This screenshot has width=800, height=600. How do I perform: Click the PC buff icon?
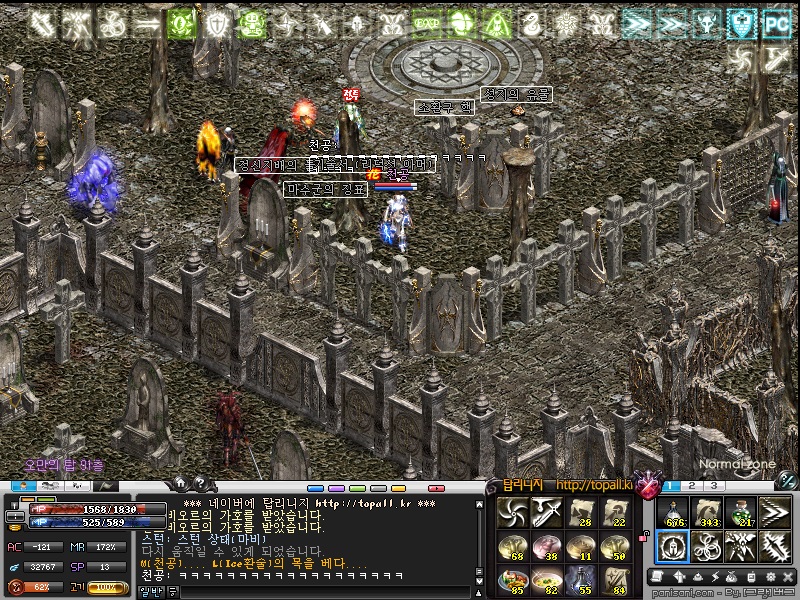point(775,25)
